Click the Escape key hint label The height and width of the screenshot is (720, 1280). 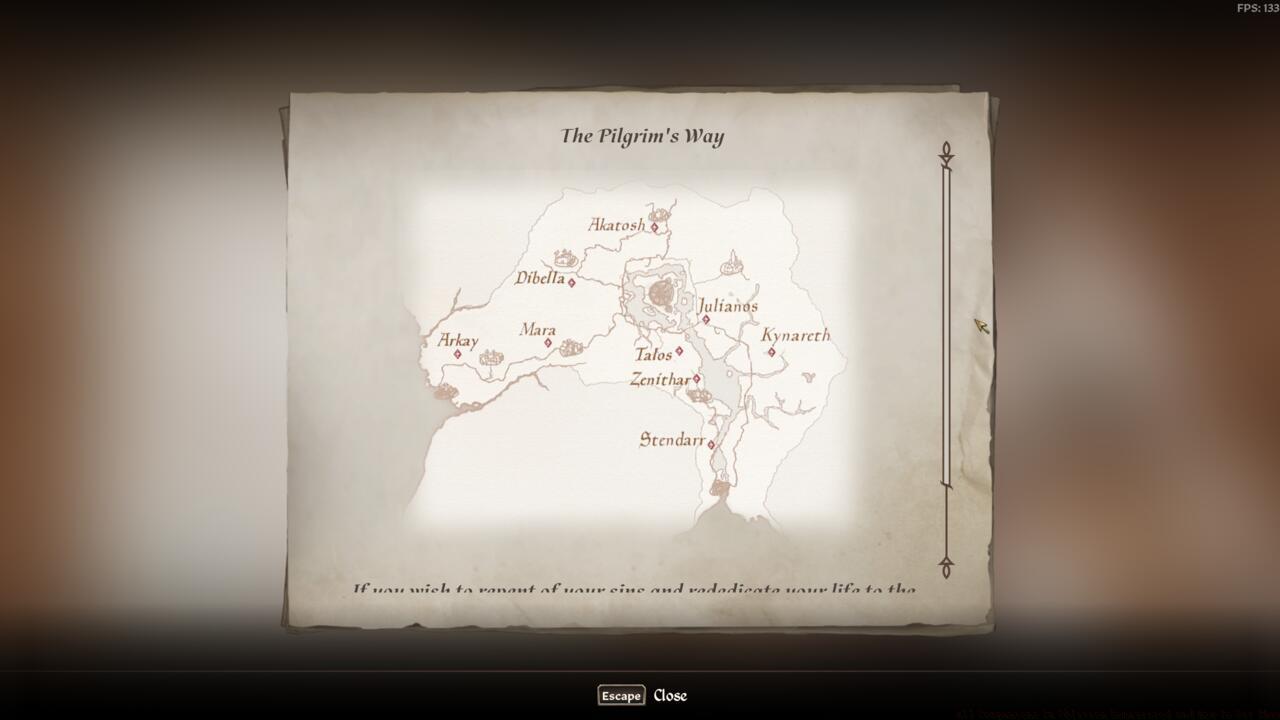pos(620,695)
